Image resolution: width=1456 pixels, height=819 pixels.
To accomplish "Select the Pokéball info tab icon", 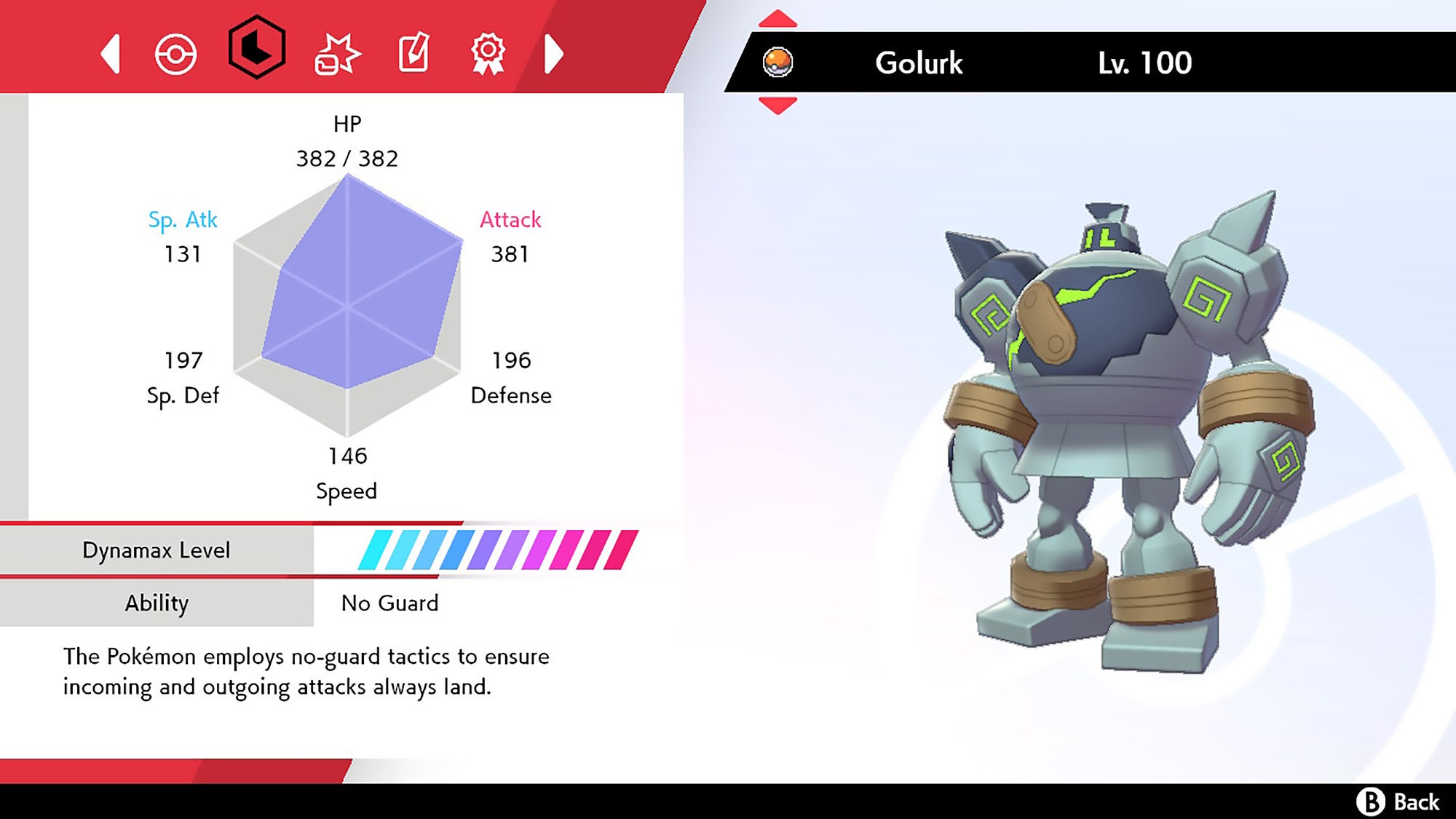I will 175,52.
